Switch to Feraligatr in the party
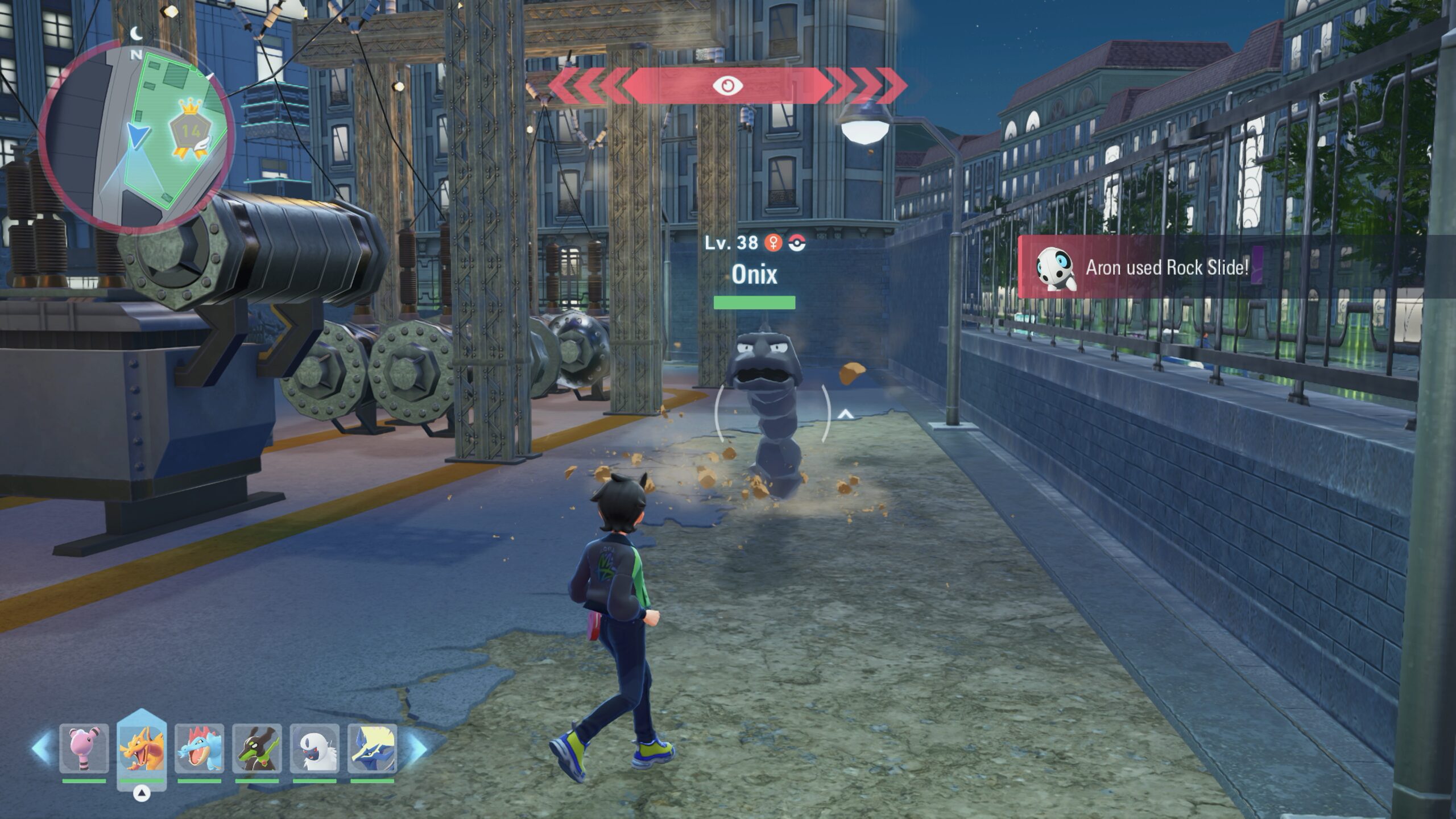This screenshot has height=819, width=1456. [x=199, y=748]
